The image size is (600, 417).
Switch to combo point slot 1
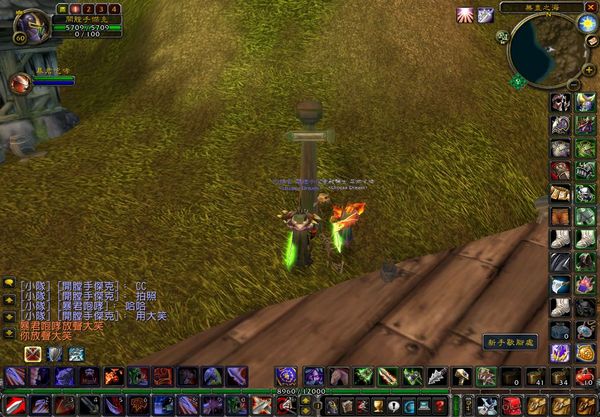point(72,9)
